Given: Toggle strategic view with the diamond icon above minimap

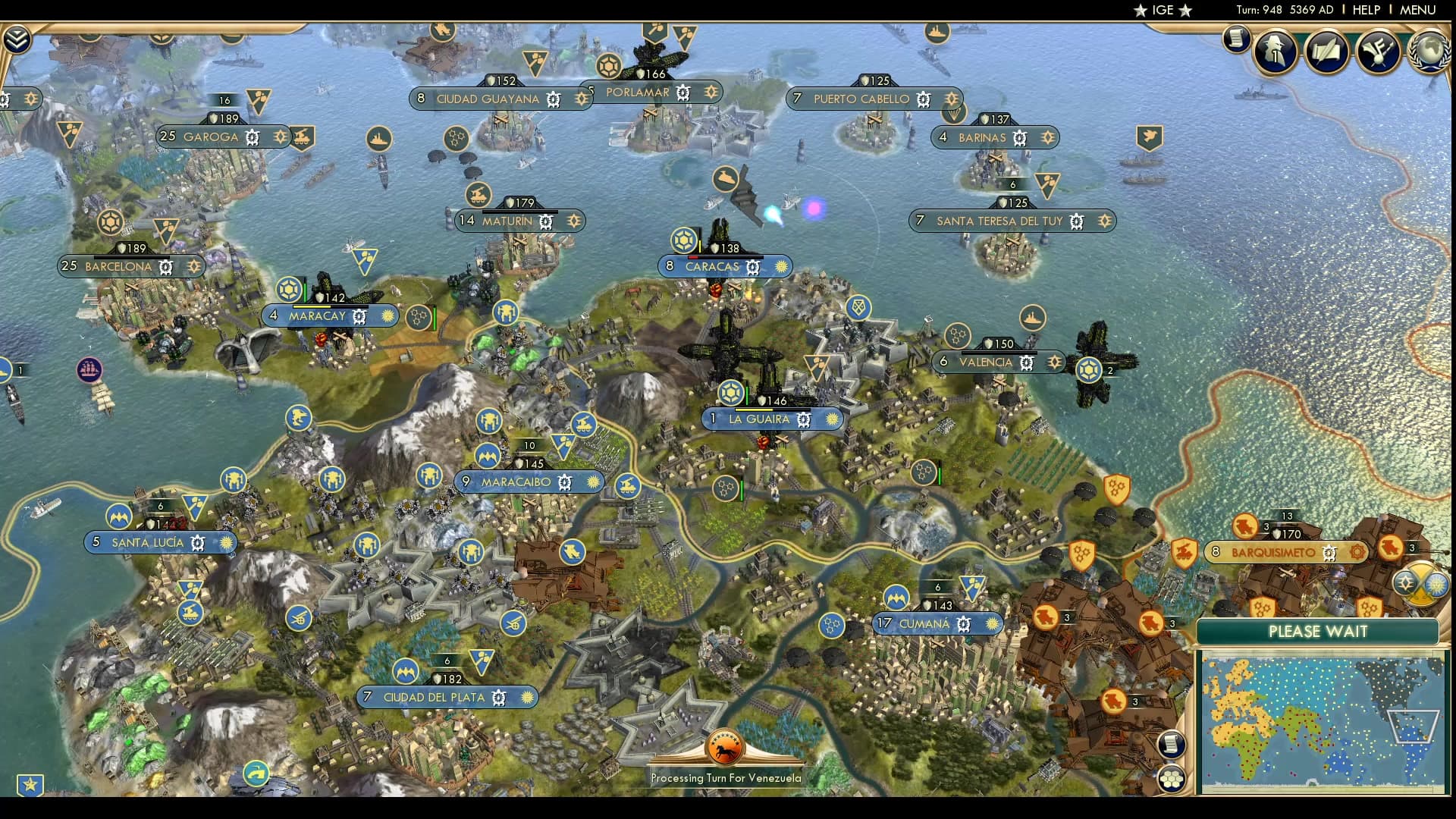Looking at the screenshot, I should 1407,584.
